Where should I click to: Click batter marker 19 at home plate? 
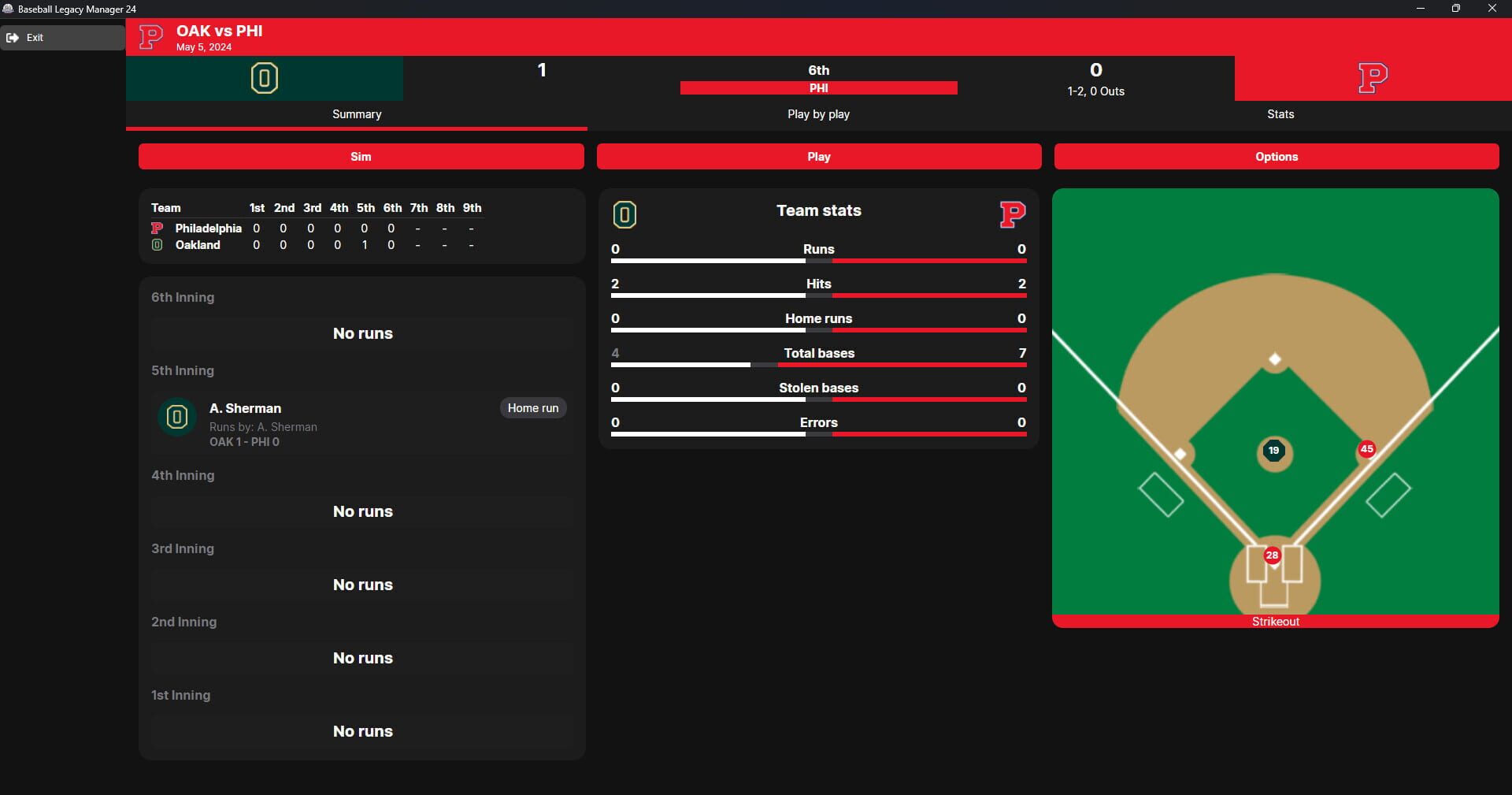pos(1273,451)
